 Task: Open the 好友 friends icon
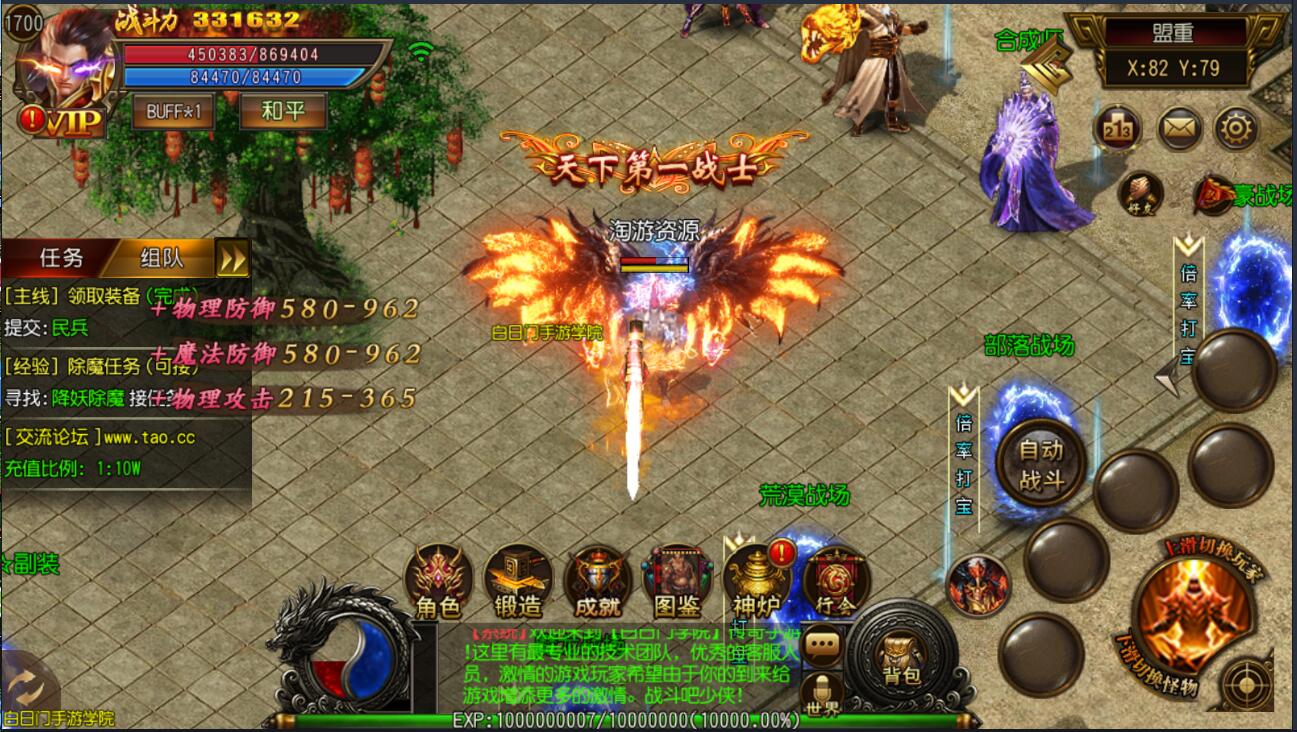click(1139, 194)
